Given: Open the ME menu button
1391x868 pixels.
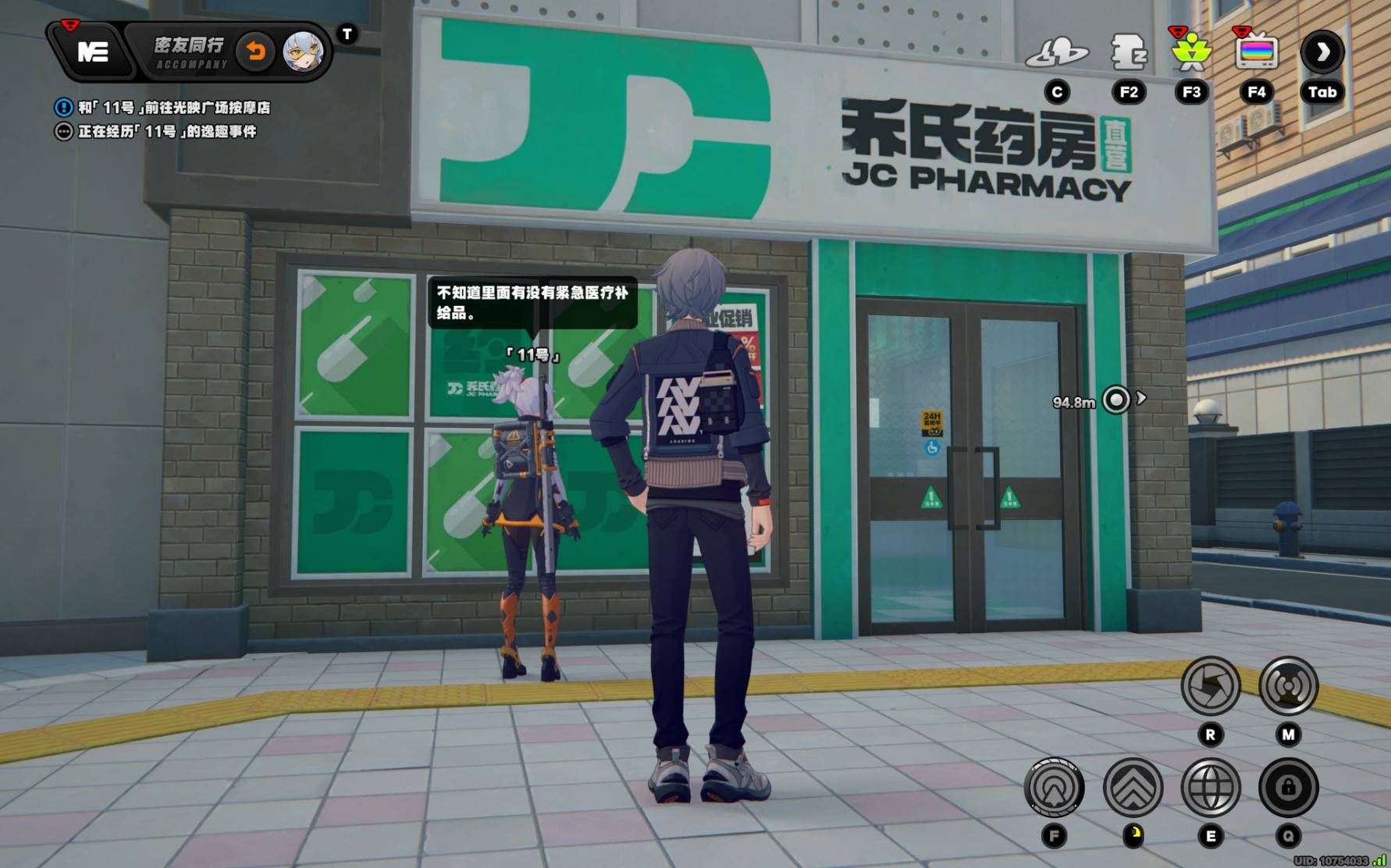Looking at the screenshot, I should click(x=92, y=52).
